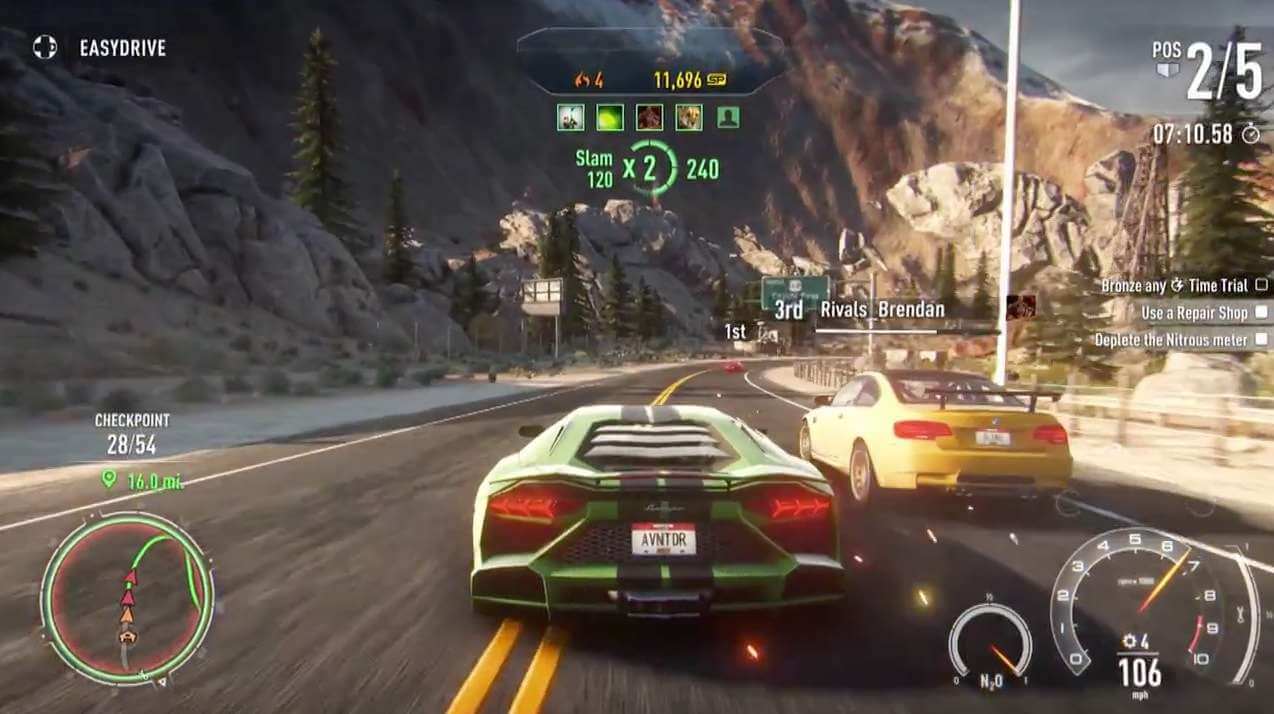Click the avatar beside Rivals_Brendan's name tag
Viewport: 1274px width, 714px height.
coord(1020,306)
